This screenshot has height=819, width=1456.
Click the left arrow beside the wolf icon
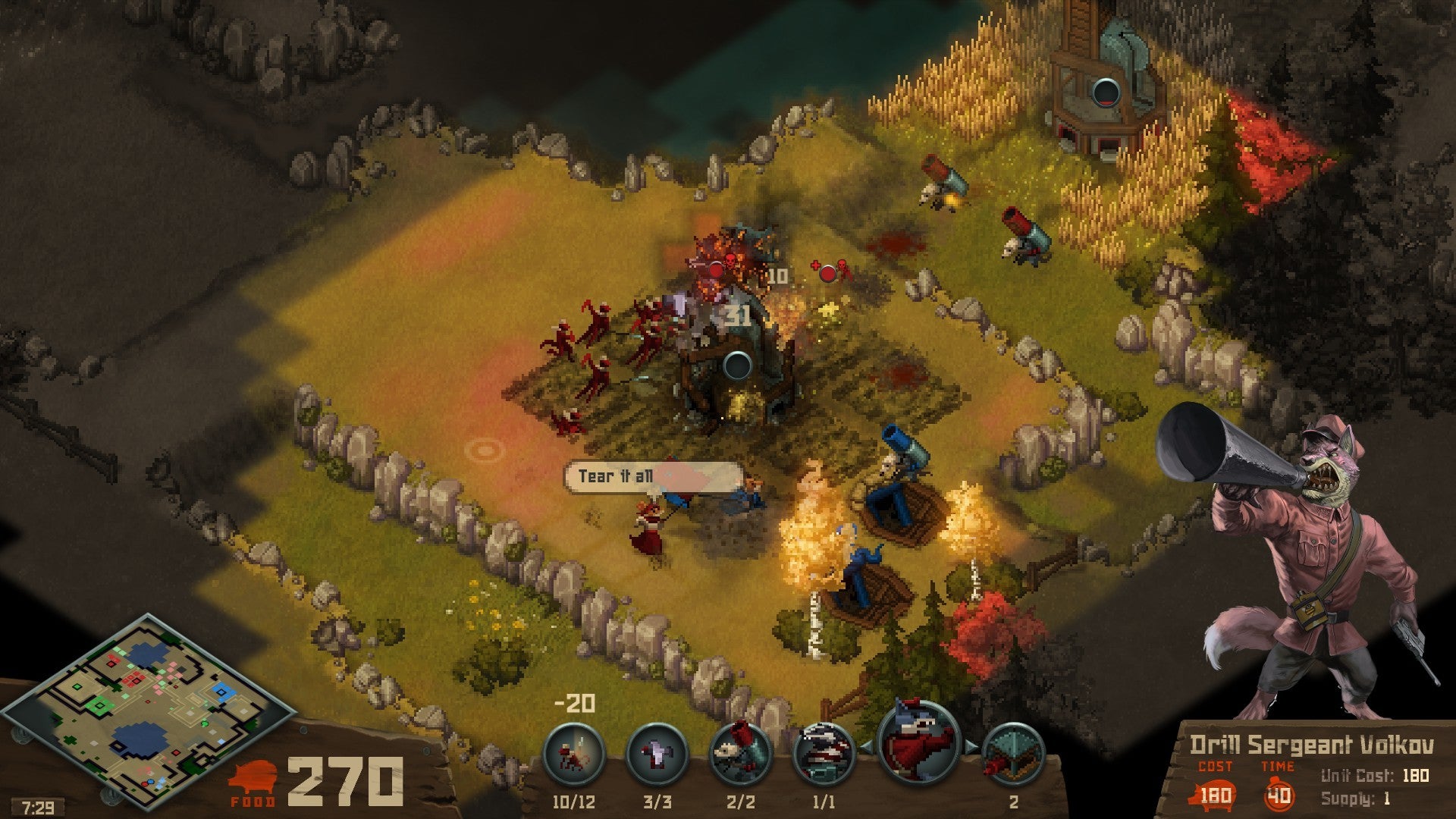[865, 747]
